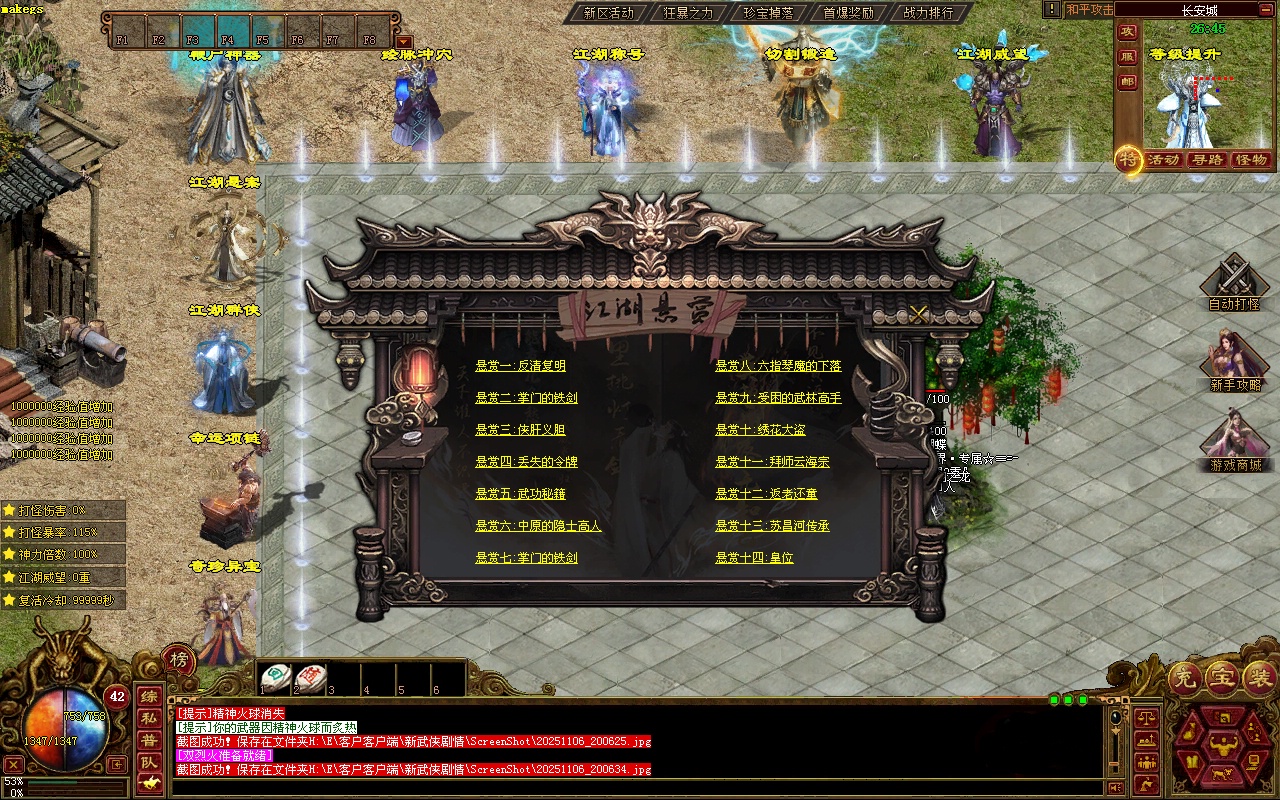Image resolution: width=1280 pixels, height=800 pixels.
Task: Close the 江湖悬赏 bounty panel
Action: pos(918,314)
